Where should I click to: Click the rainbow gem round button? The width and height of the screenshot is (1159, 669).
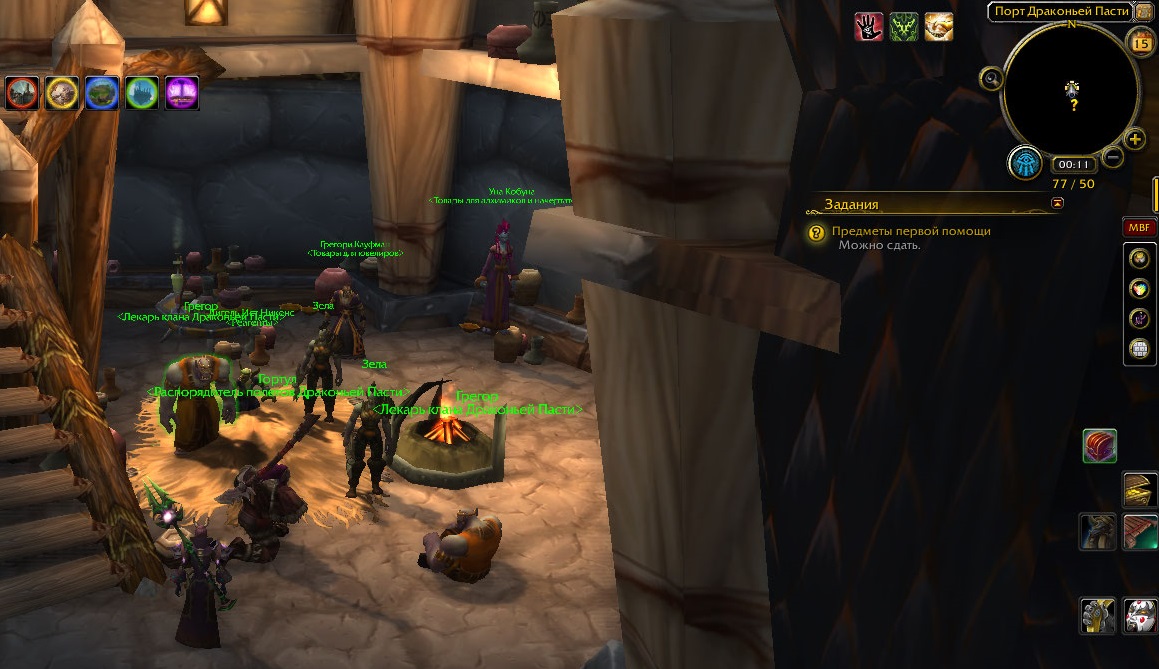tap(1138, 289)
